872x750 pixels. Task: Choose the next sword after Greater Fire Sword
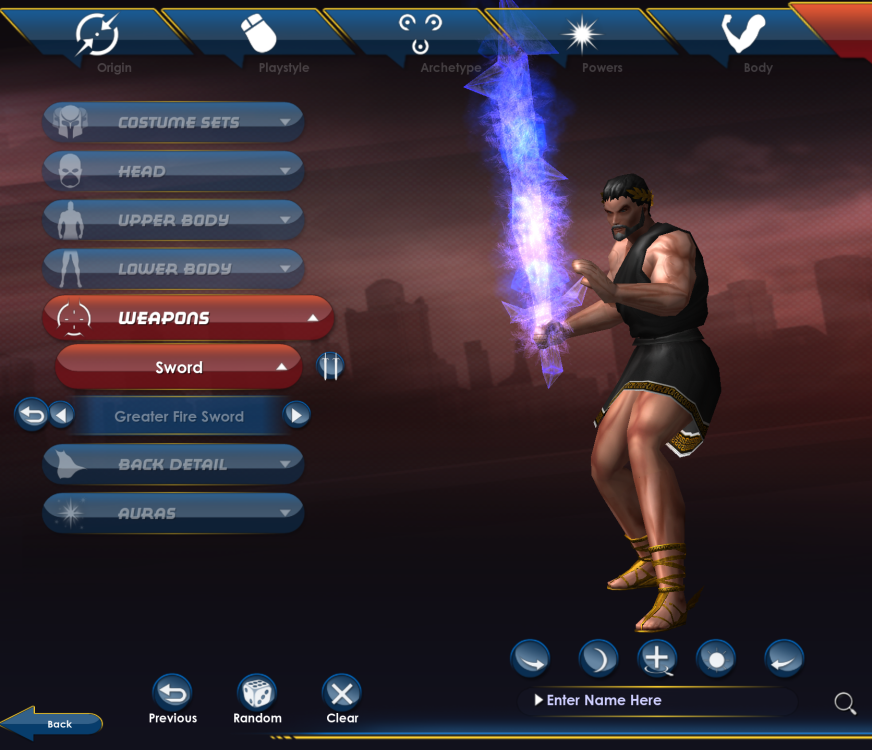click(x=296, y=415)
